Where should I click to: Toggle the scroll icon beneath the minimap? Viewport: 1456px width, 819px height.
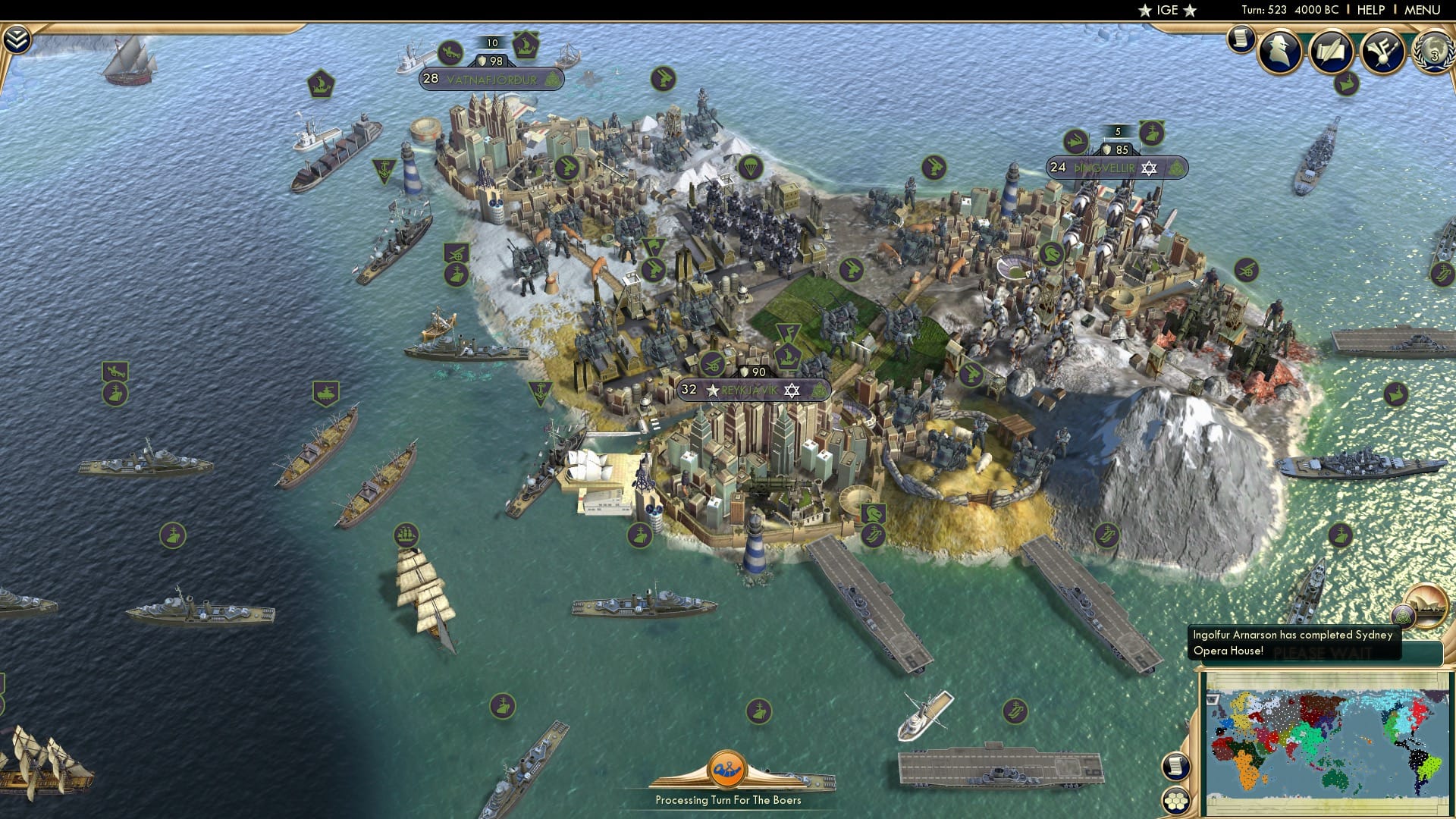pos(1174,766)
